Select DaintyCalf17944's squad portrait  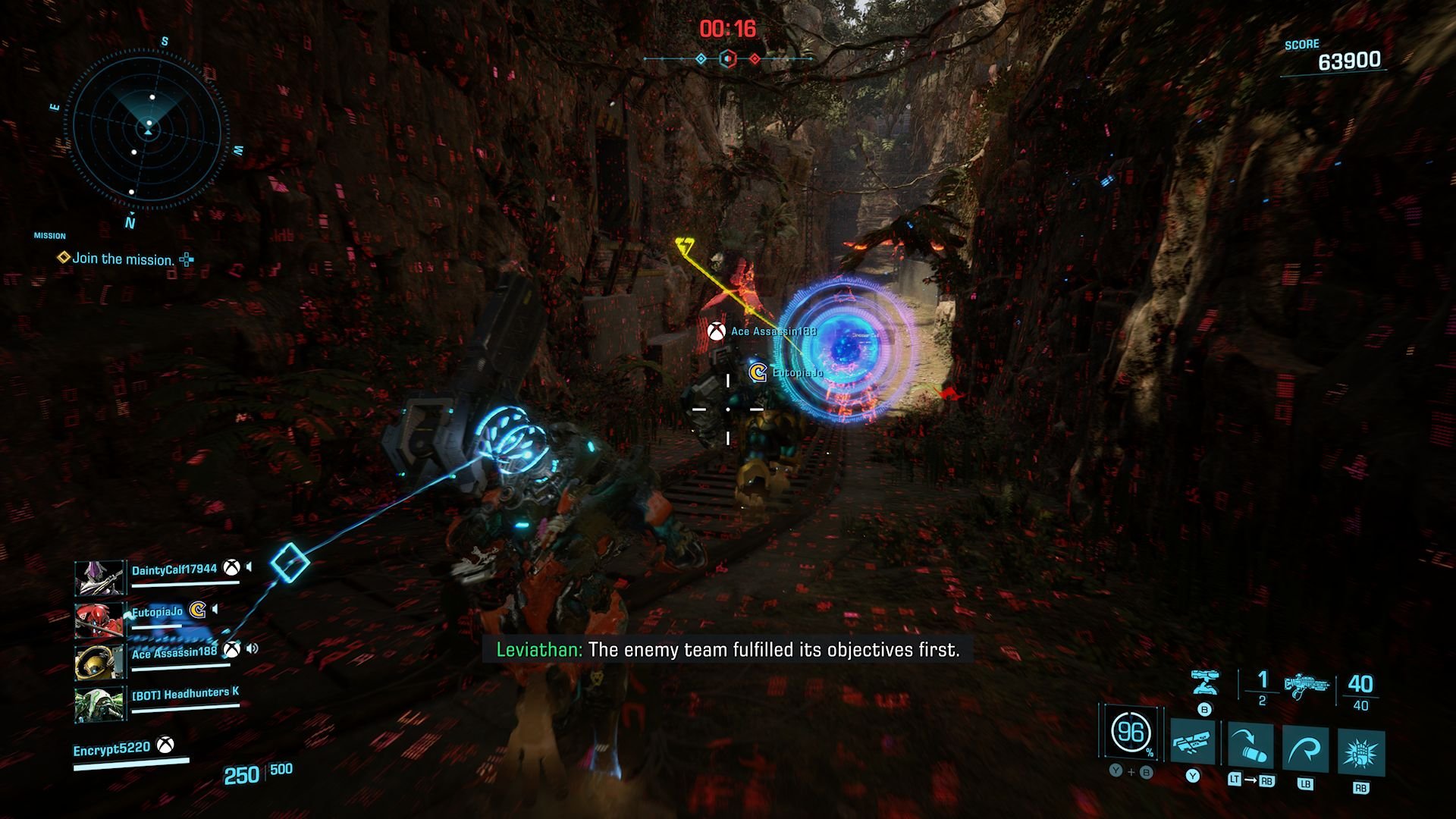[x=99, y=578]
